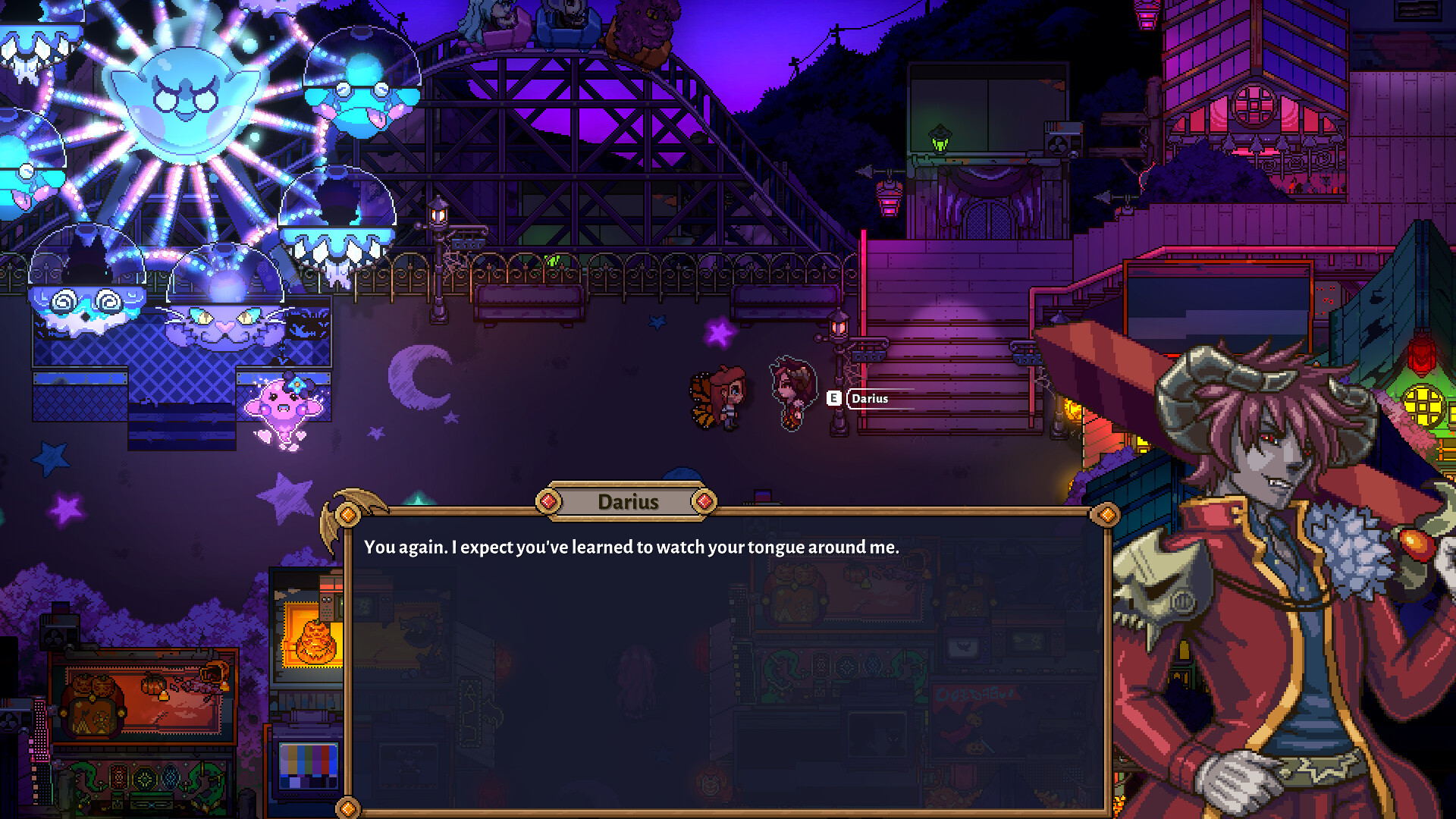Click the red diamond ornament left of Darius title
Image resolution: width=1456 pixels, height=819 pixels.
pyautogui.click(x=548, y=500)
